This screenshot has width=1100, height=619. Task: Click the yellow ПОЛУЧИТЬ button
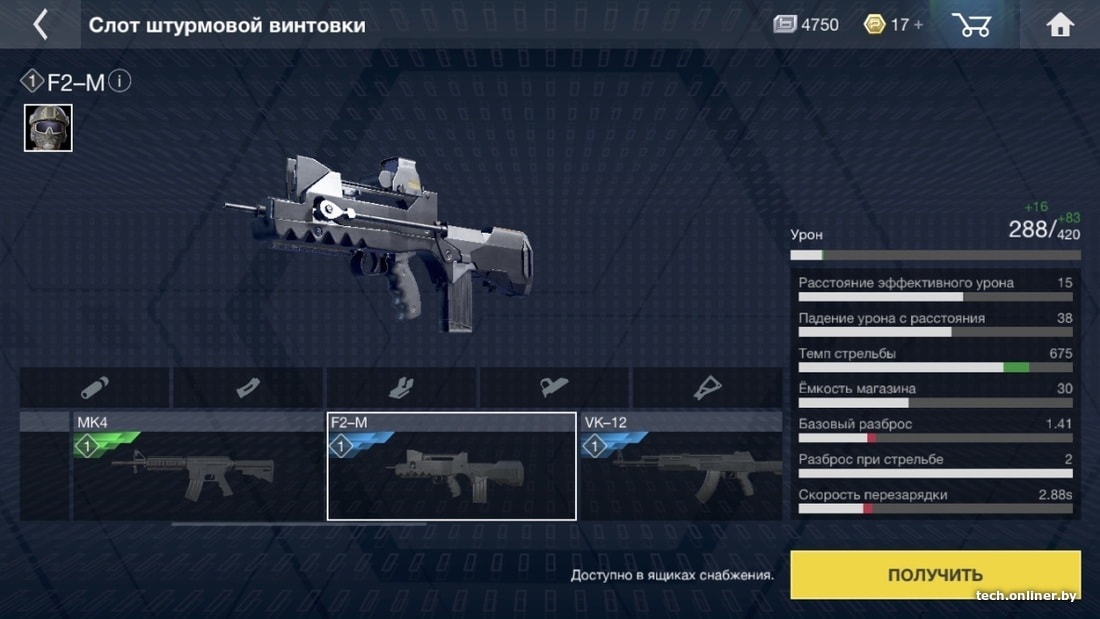click(x=935, y=575)
